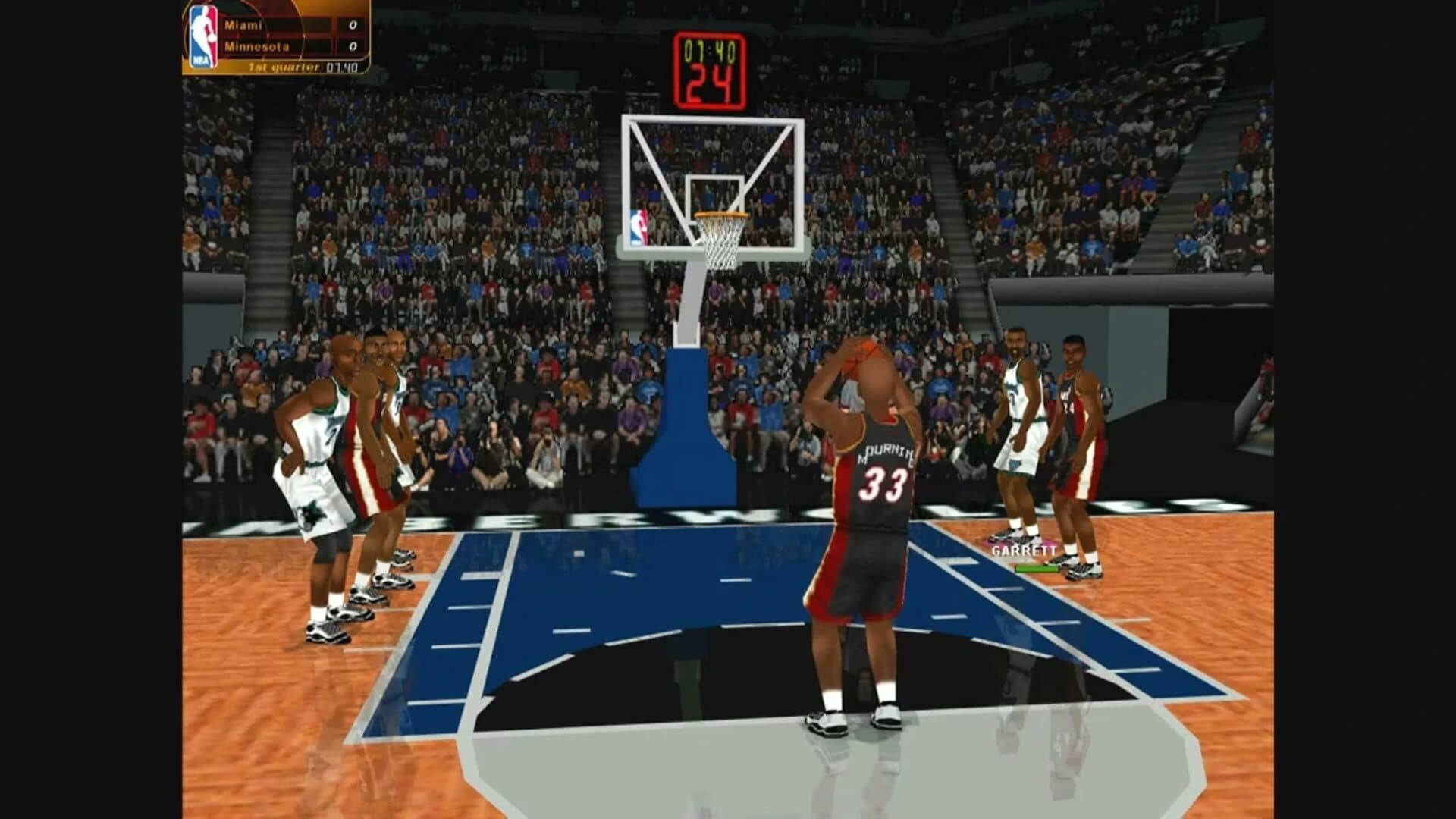Click the shot clock display showing 24
The height and width of the screenshot is (819, 1456).
711,78
